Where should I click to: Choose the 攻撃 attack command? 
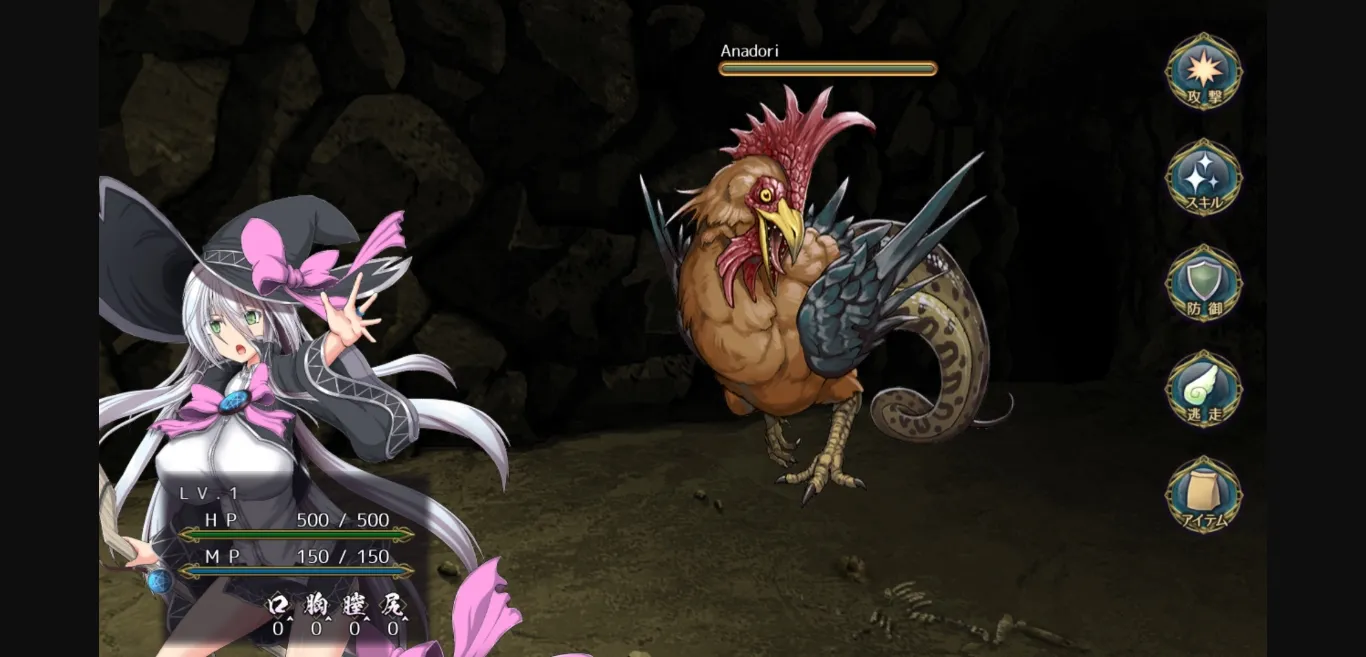[1204, 72]
